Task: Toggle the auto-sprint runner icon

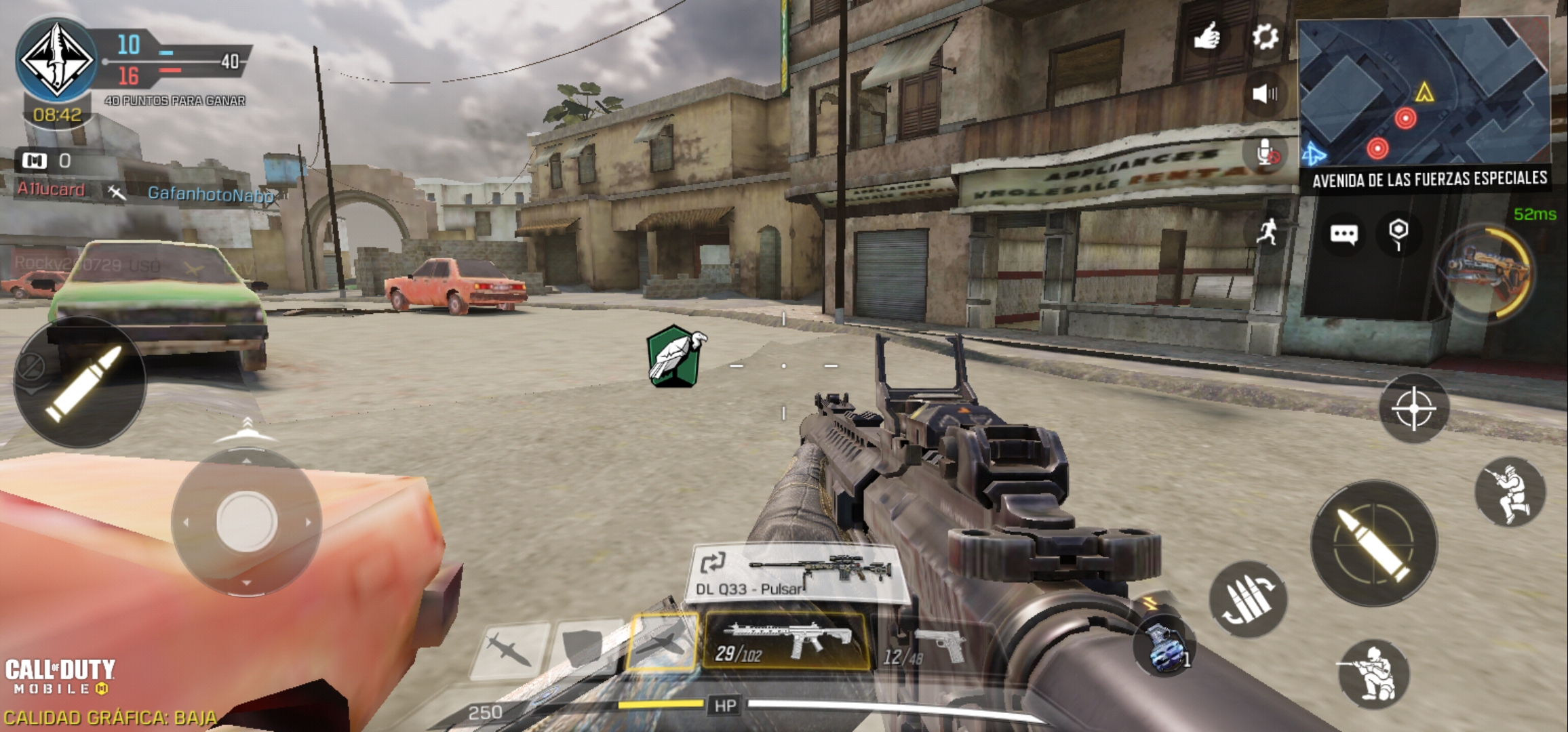Action: [x=1267, y=232]
